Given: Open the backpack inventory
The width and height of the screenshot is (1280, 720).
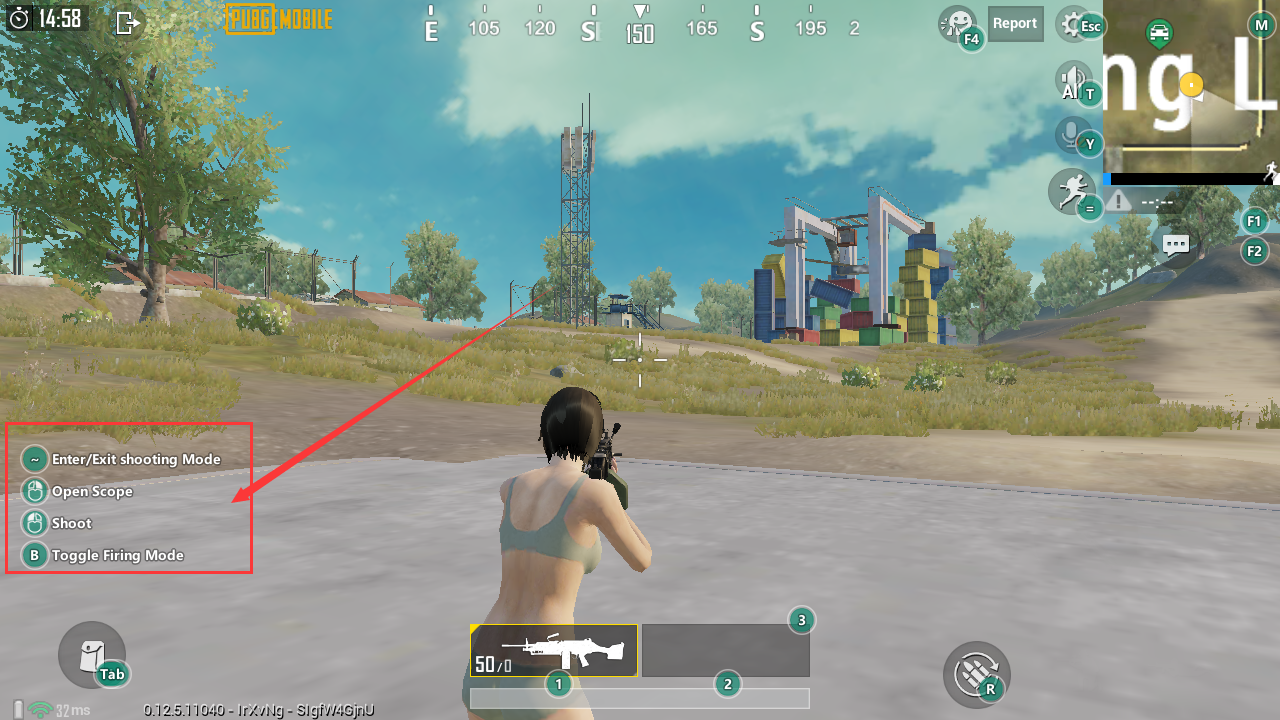Looking at the screenshot, I should [x=90, y=653].
